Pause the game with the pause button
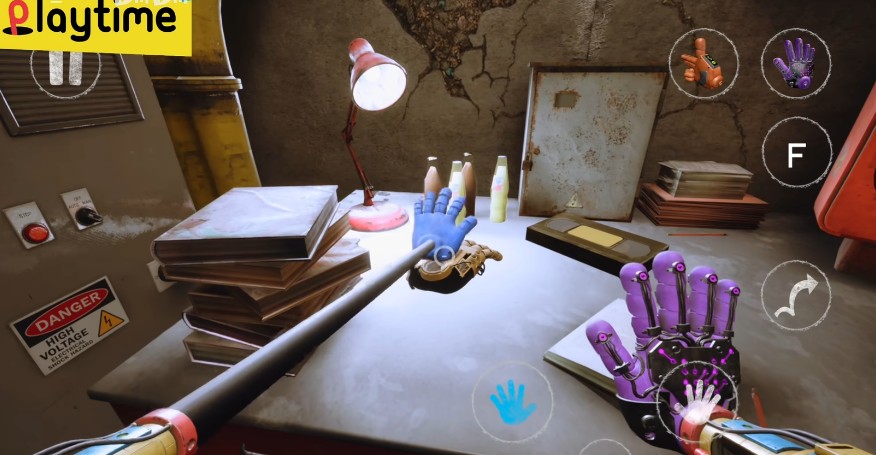This screenshot has height=455, width=876. click(66, 66)
